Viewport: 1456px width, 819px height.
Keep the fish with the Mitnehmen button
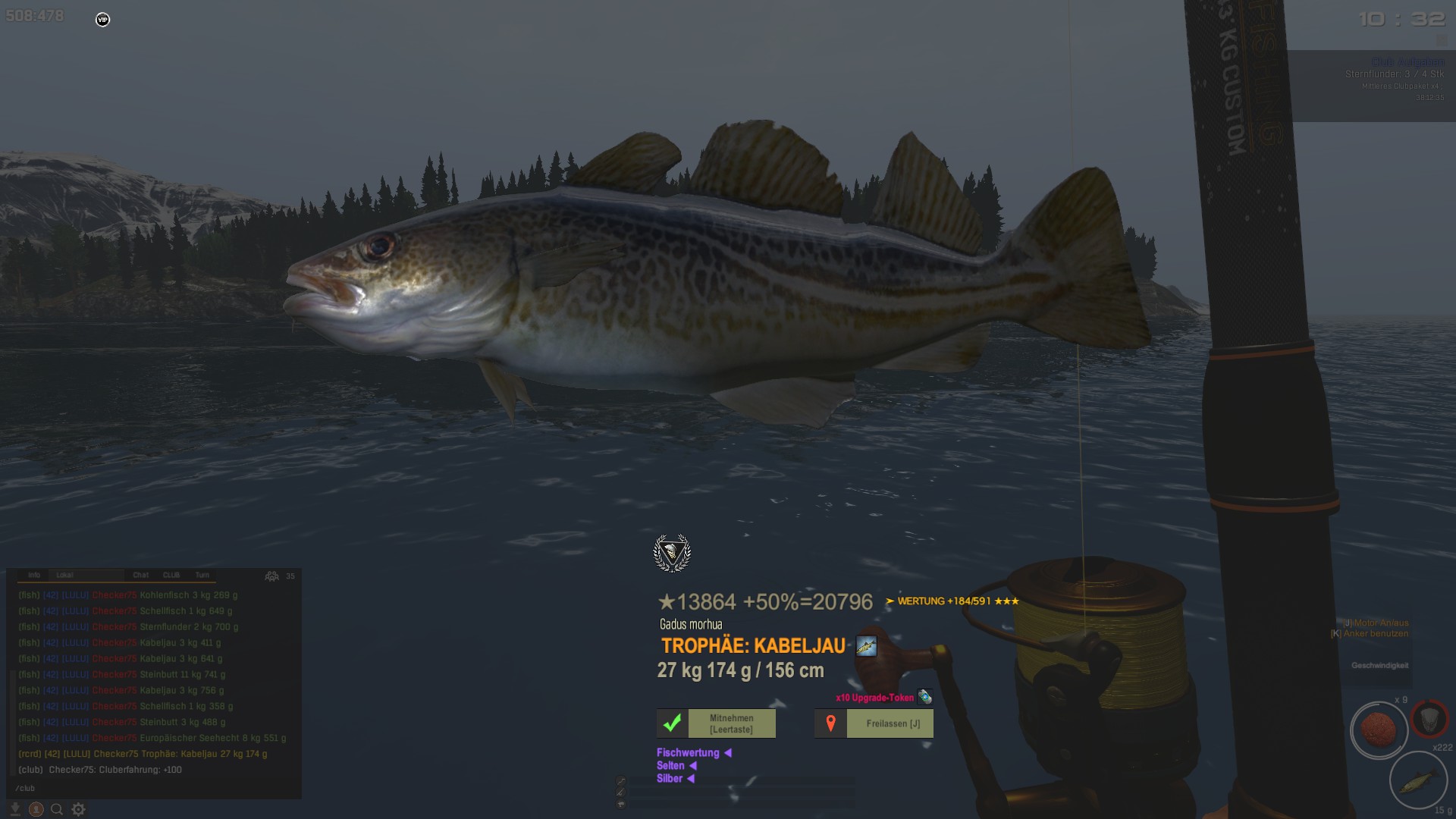pos(716,723)
